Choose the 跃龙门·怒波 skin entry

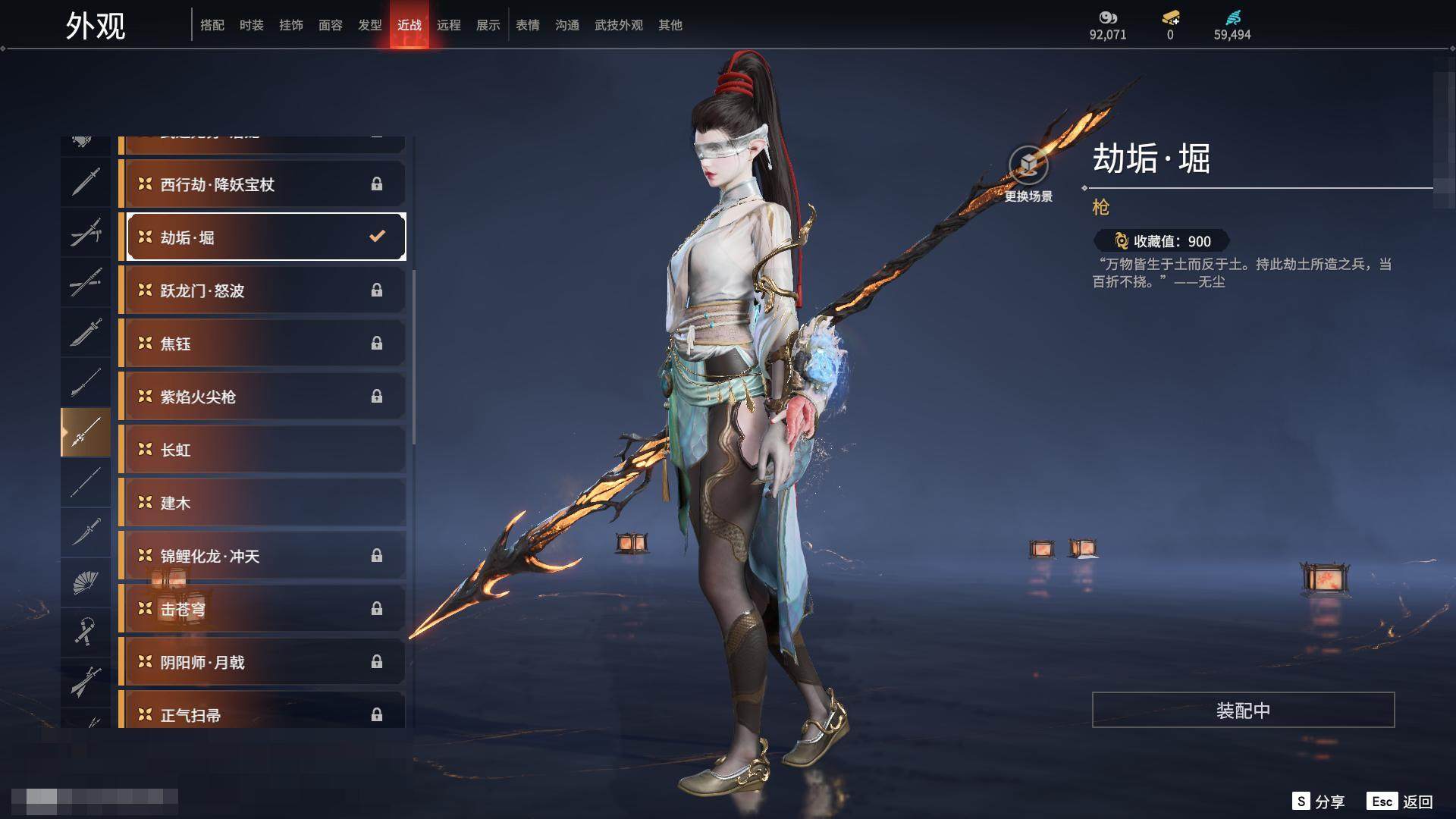262,290
